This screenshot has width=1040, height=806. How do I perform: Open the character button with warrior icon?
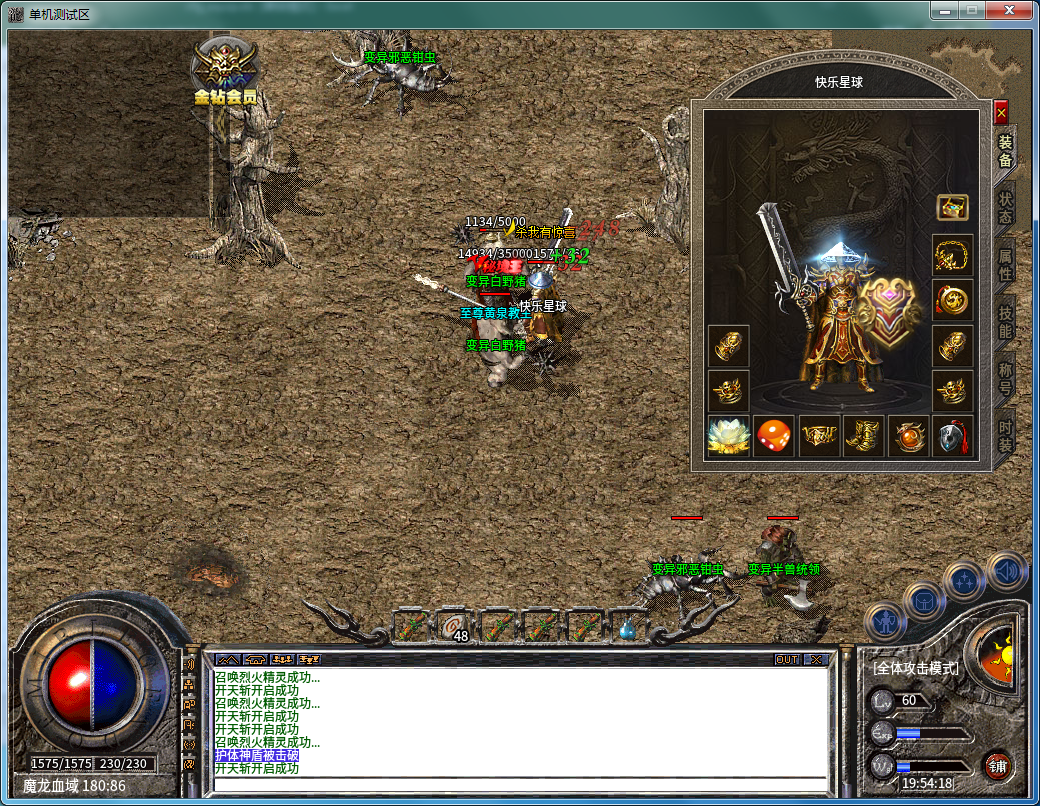886,622
